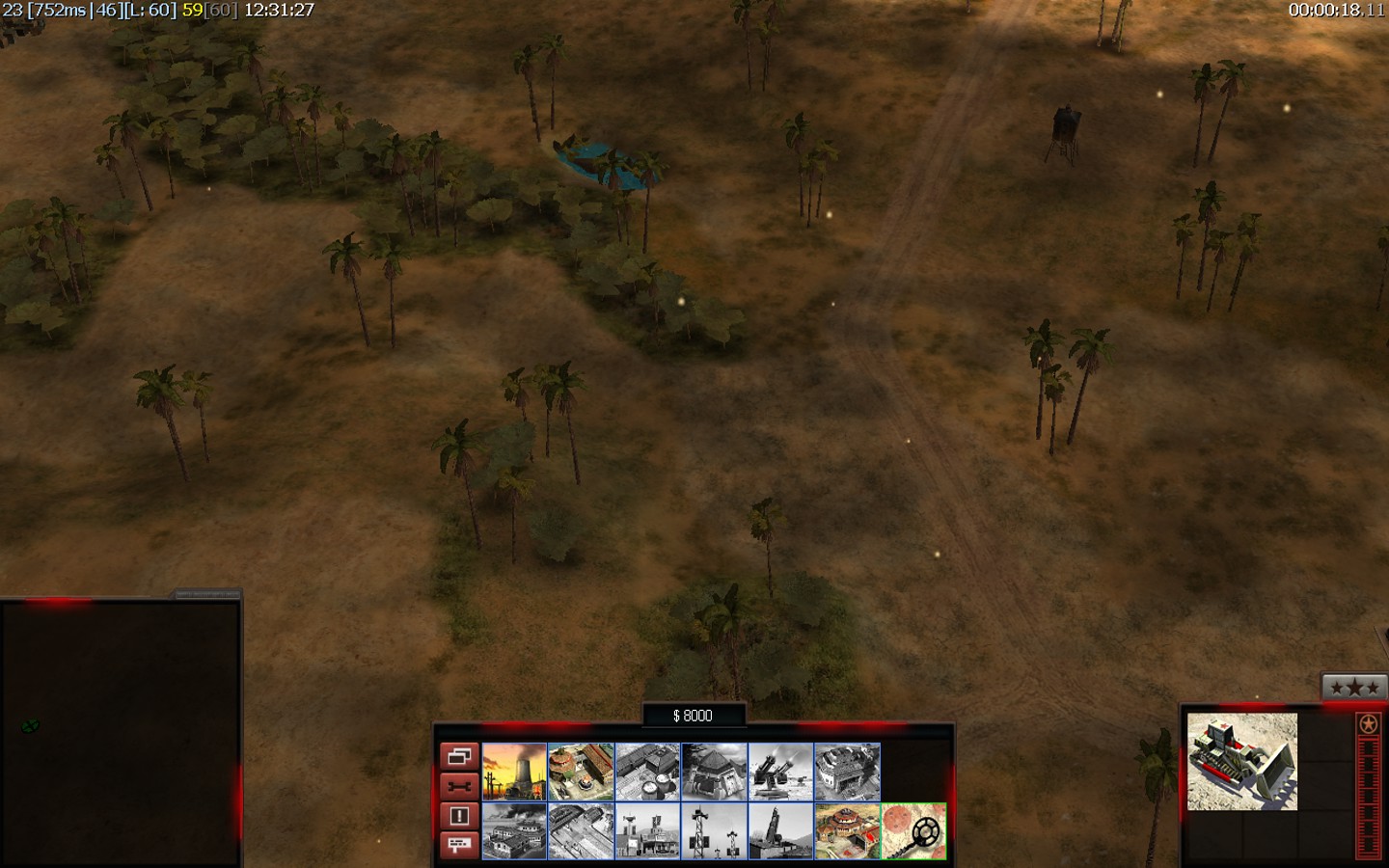Click the red wrench-shaped button
The height and width of the screenshot is (868, 1389).
point(459,786)
